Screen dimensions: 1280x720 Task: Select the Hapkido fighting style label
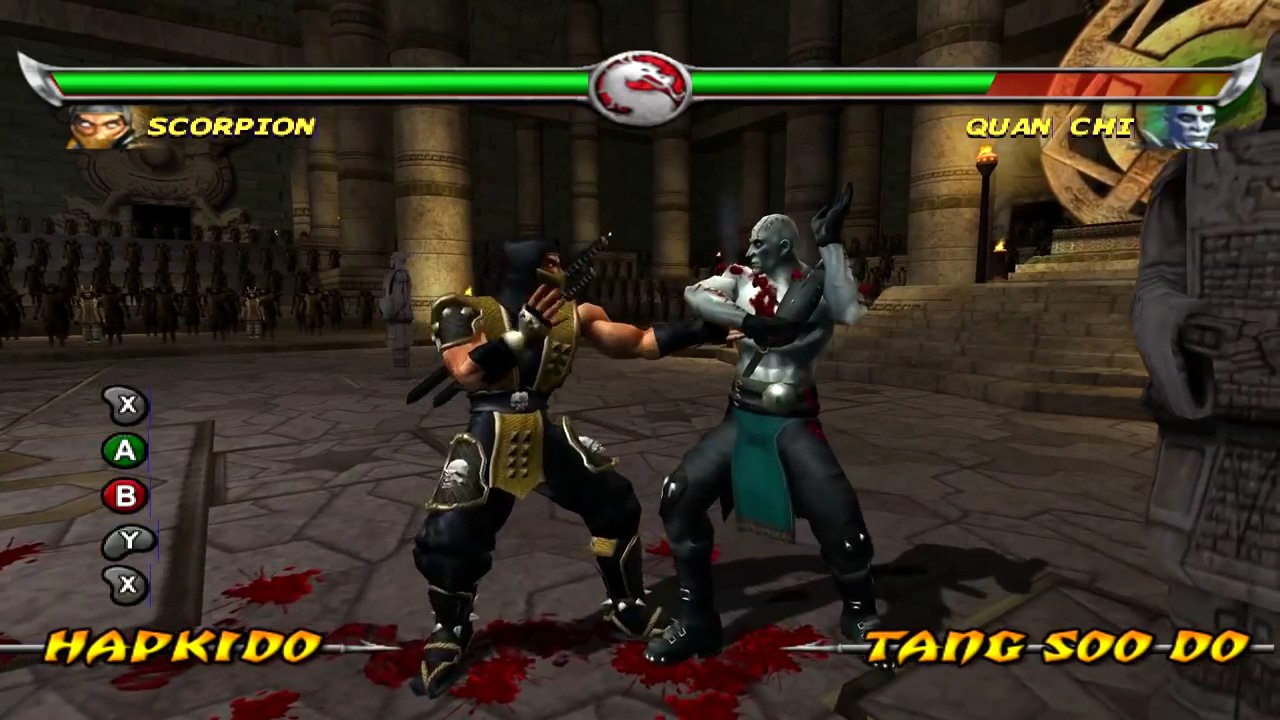click(183, 647)
